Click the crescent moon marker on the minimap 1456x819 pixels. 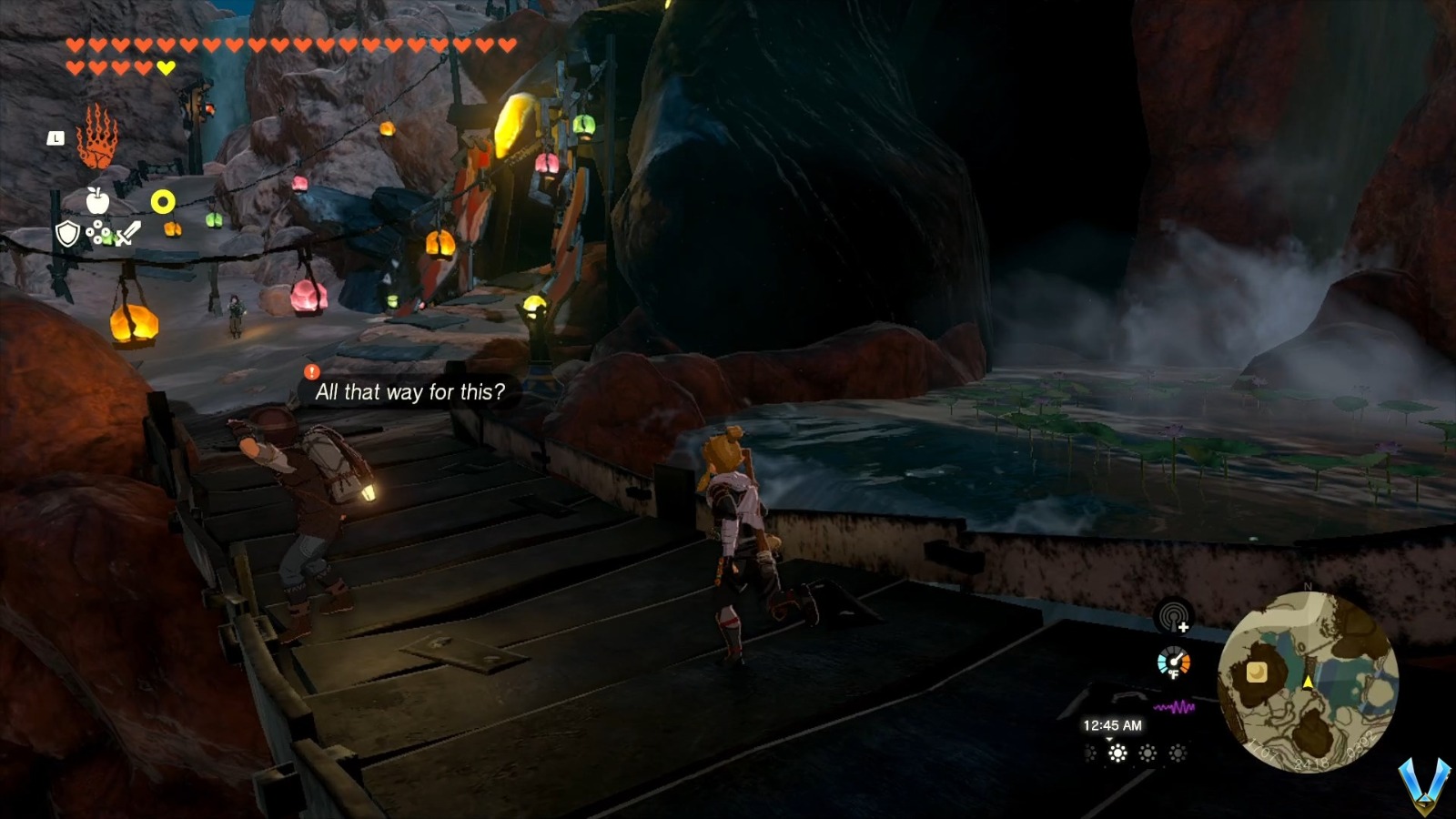pyautogui.click(x=1256, y=672)
